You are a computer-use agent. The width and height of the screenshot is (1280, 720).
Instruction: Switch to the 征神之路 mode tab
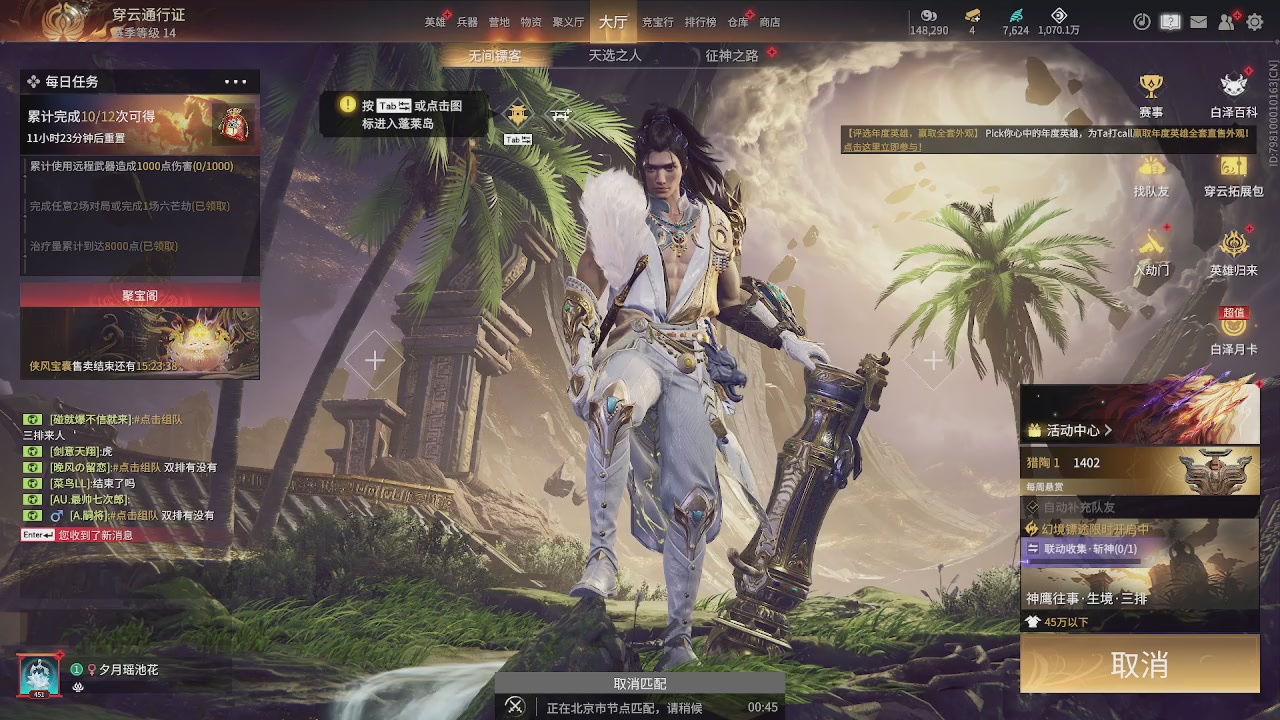[x=732, y=56]
